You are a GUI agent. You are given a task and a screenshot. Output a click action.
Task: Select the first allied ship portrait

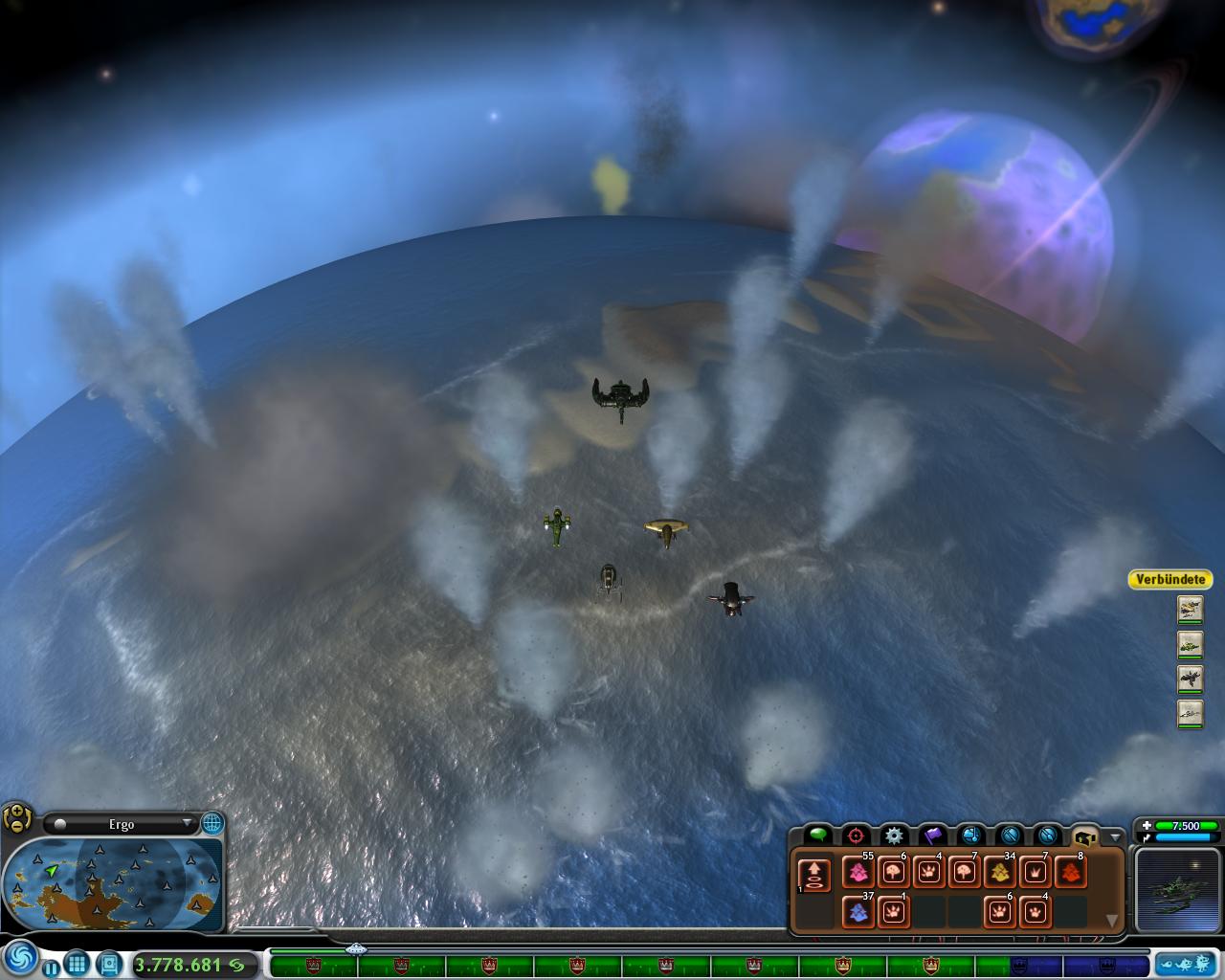1190,609
